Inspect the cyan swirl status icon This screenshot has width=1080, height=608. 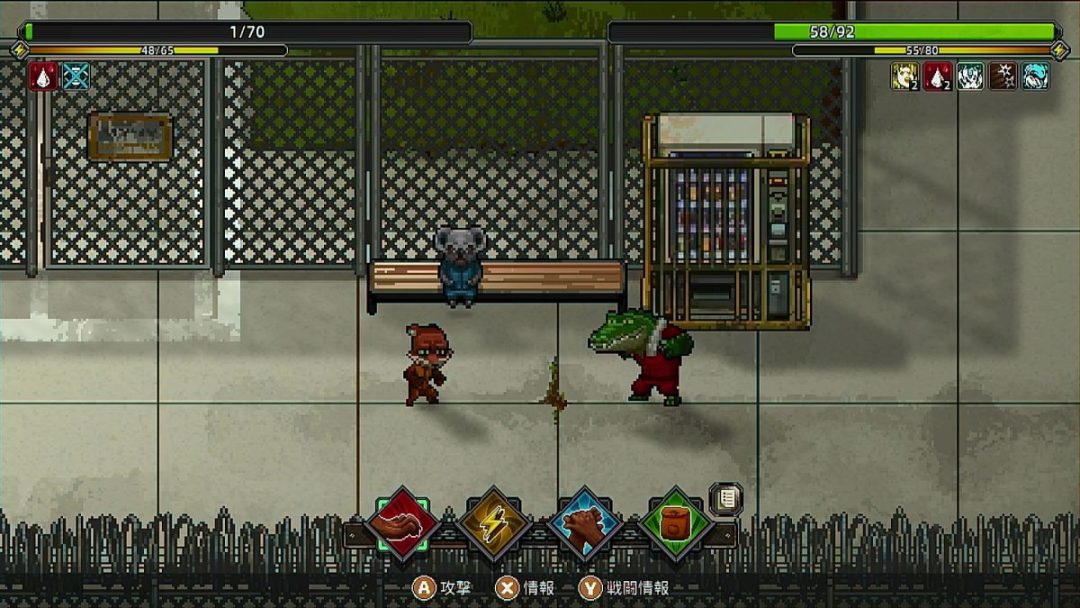click(x=1036, y=76)
